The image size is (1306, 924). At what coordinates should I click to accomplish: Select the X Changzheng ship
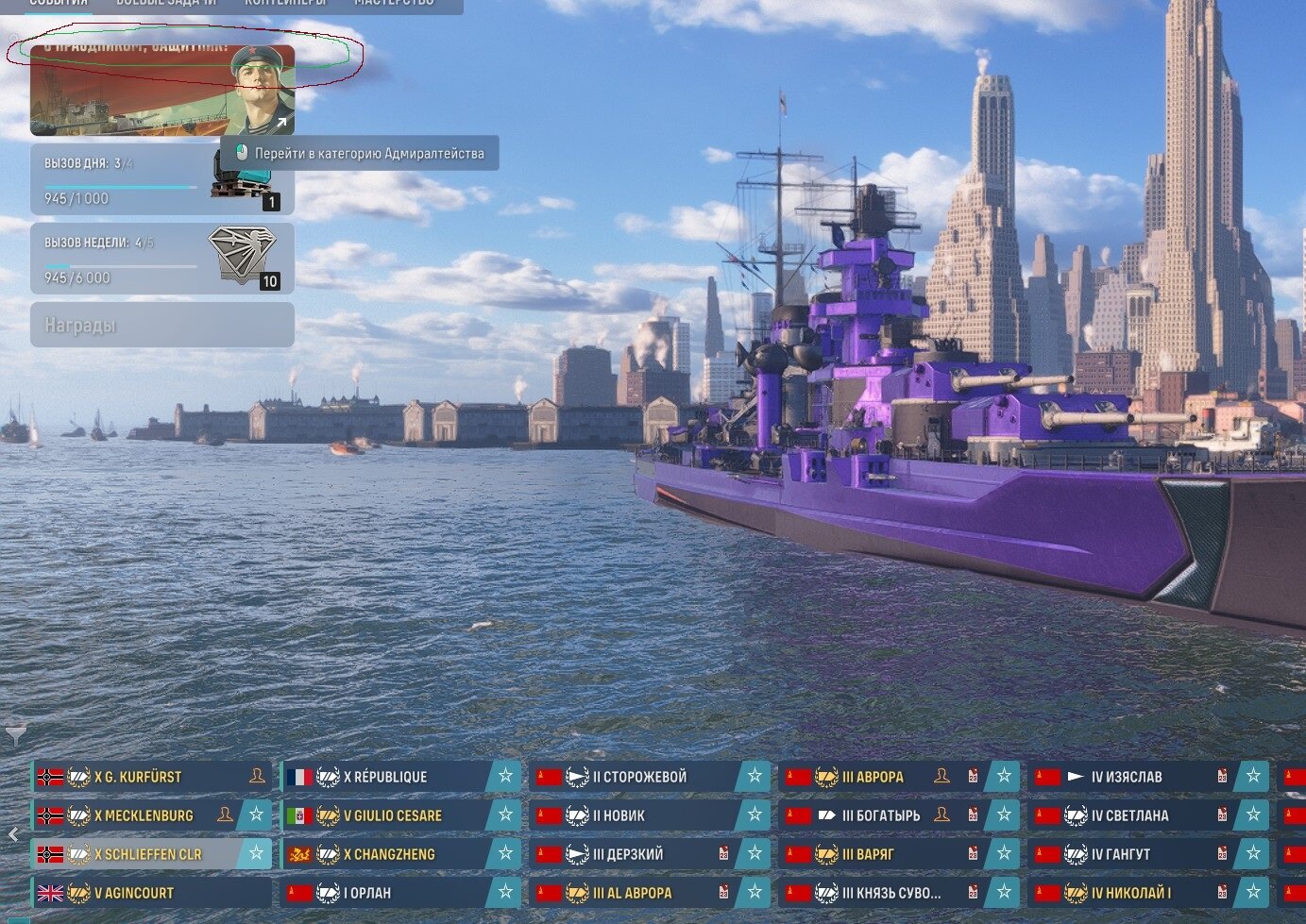[x=387, y=854]
